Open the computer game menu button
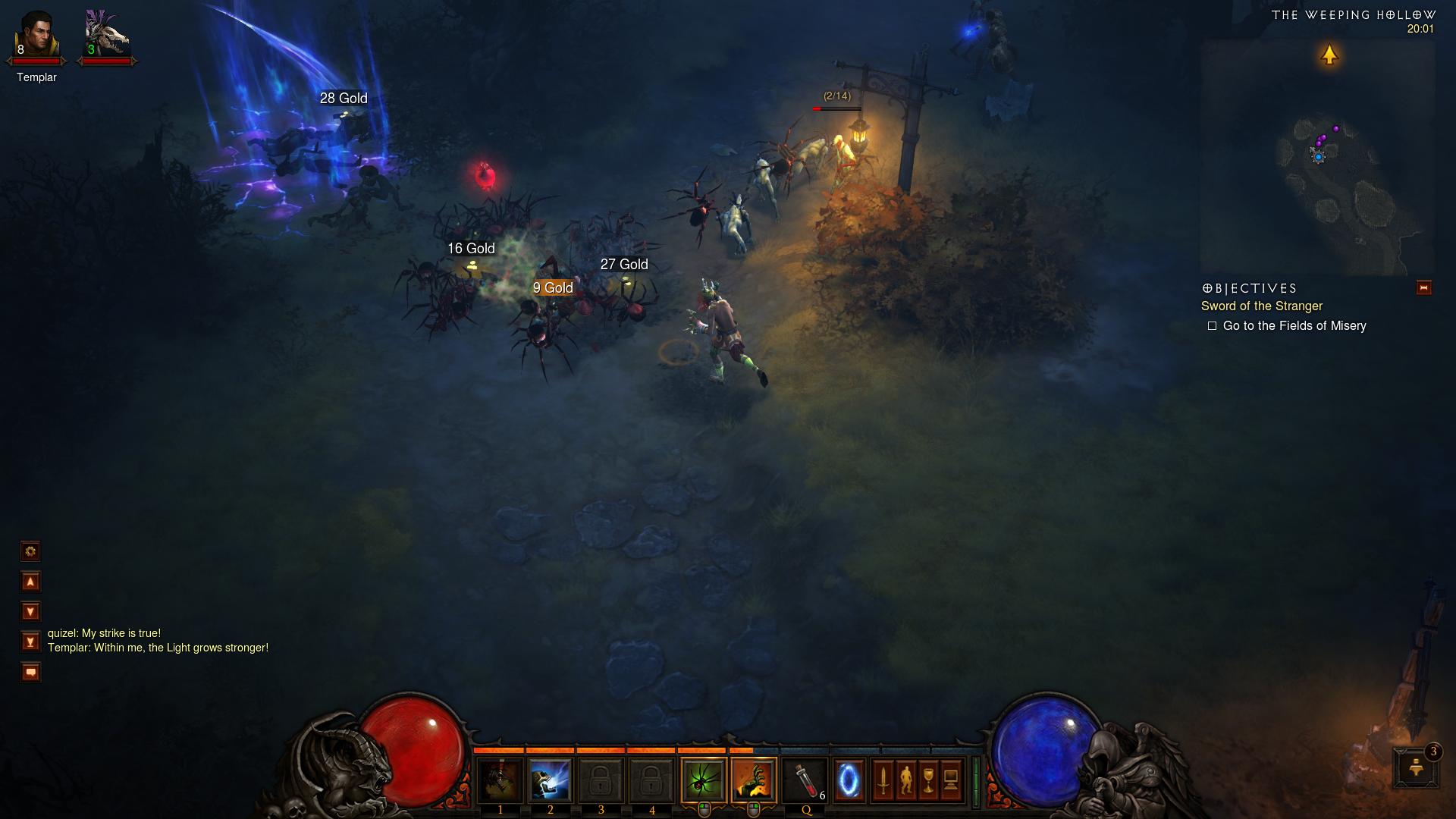This screenshot has height=819, width=1456. tap(951, 780)
